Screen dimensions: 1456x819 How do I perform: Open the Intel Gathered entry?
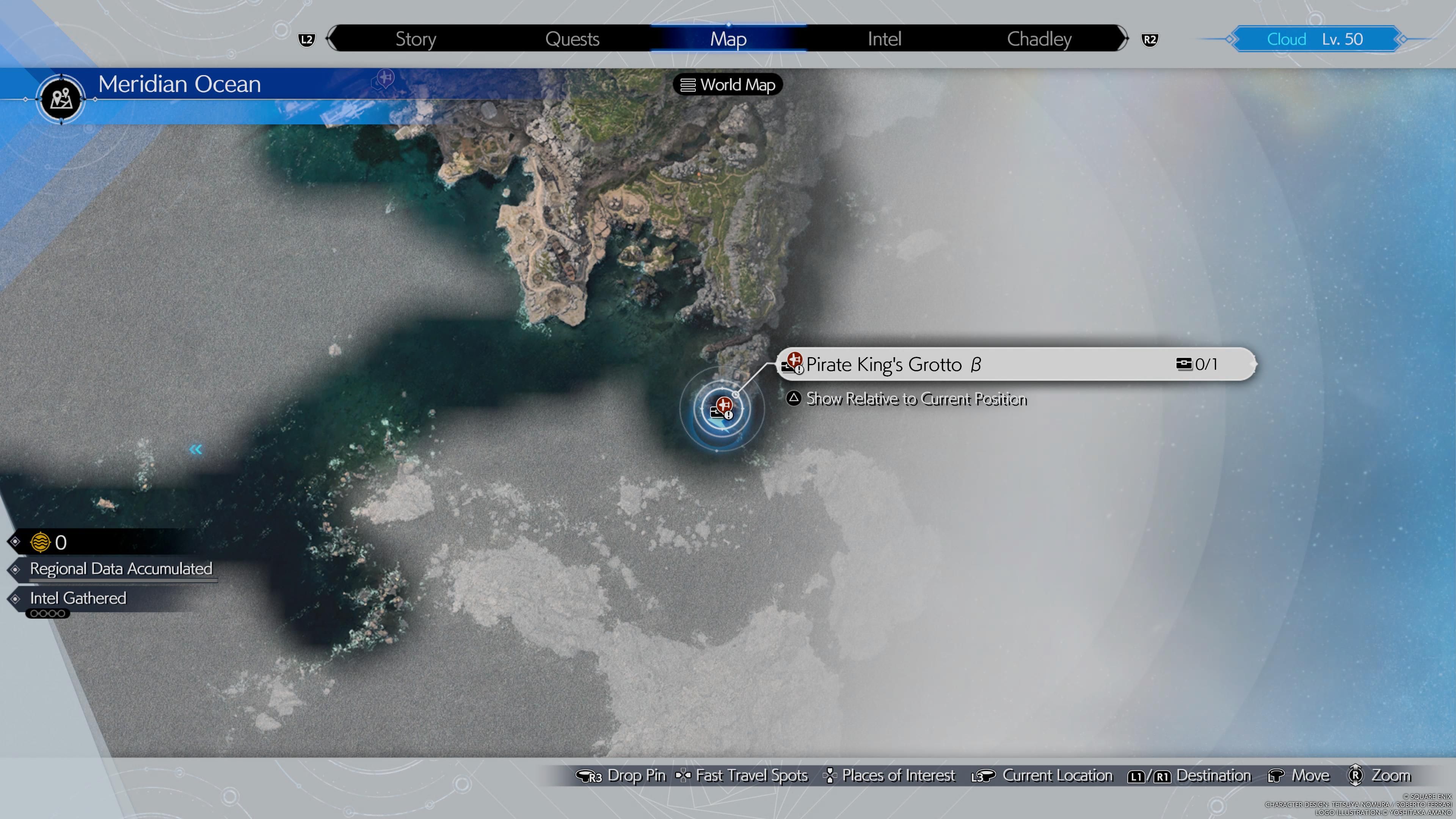click(78, 598)
